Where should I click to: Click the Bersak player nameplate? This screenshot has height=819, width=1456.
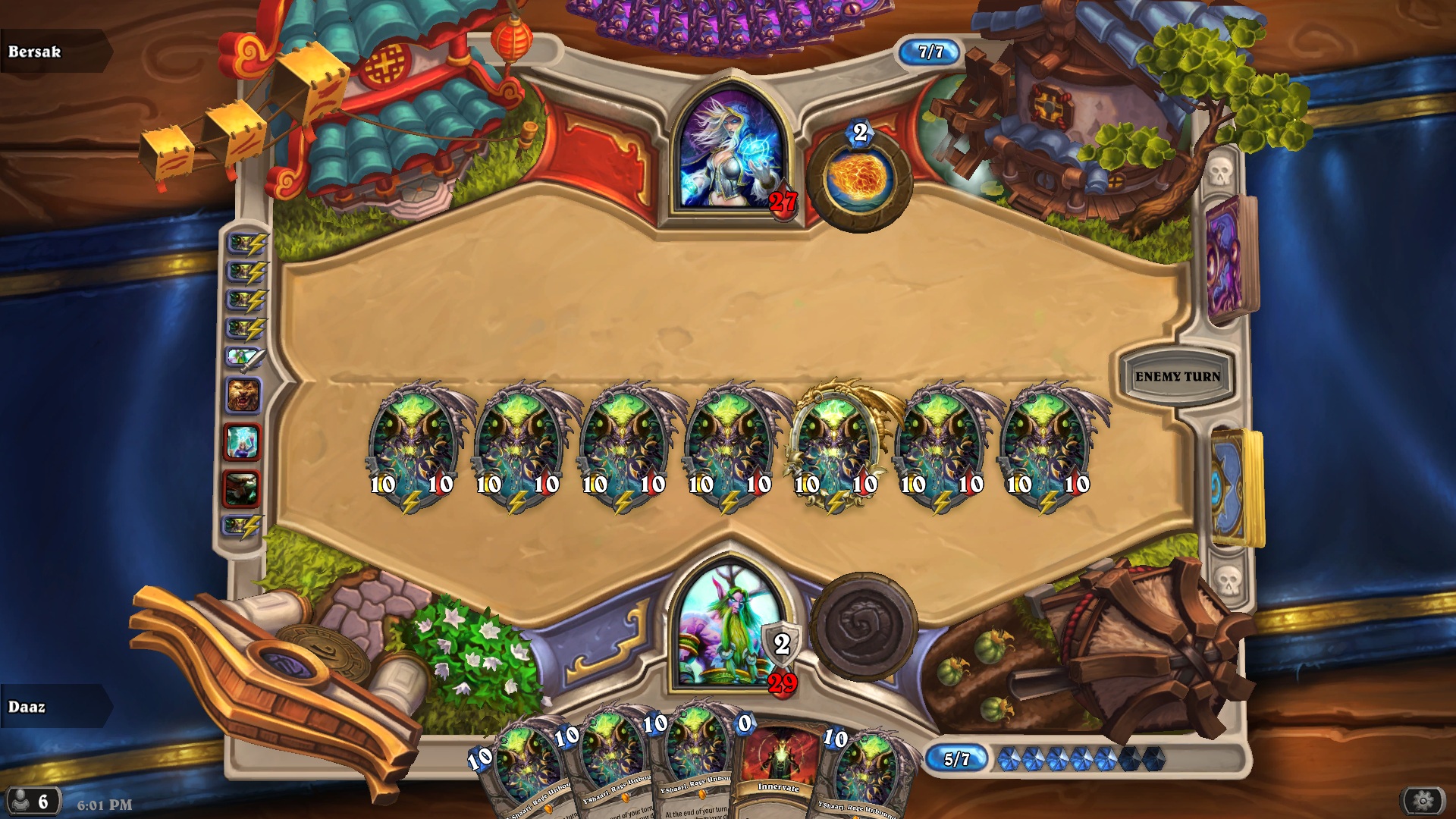53,53
